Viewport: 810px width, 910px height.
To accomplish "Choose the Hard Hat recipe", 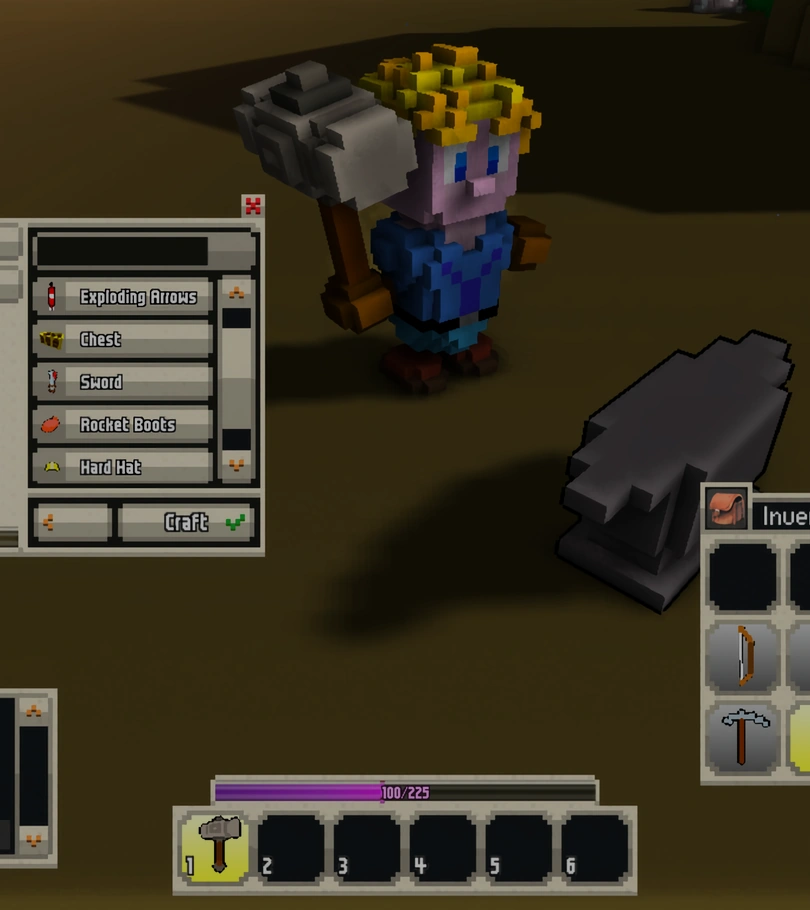I will [122, 467].
